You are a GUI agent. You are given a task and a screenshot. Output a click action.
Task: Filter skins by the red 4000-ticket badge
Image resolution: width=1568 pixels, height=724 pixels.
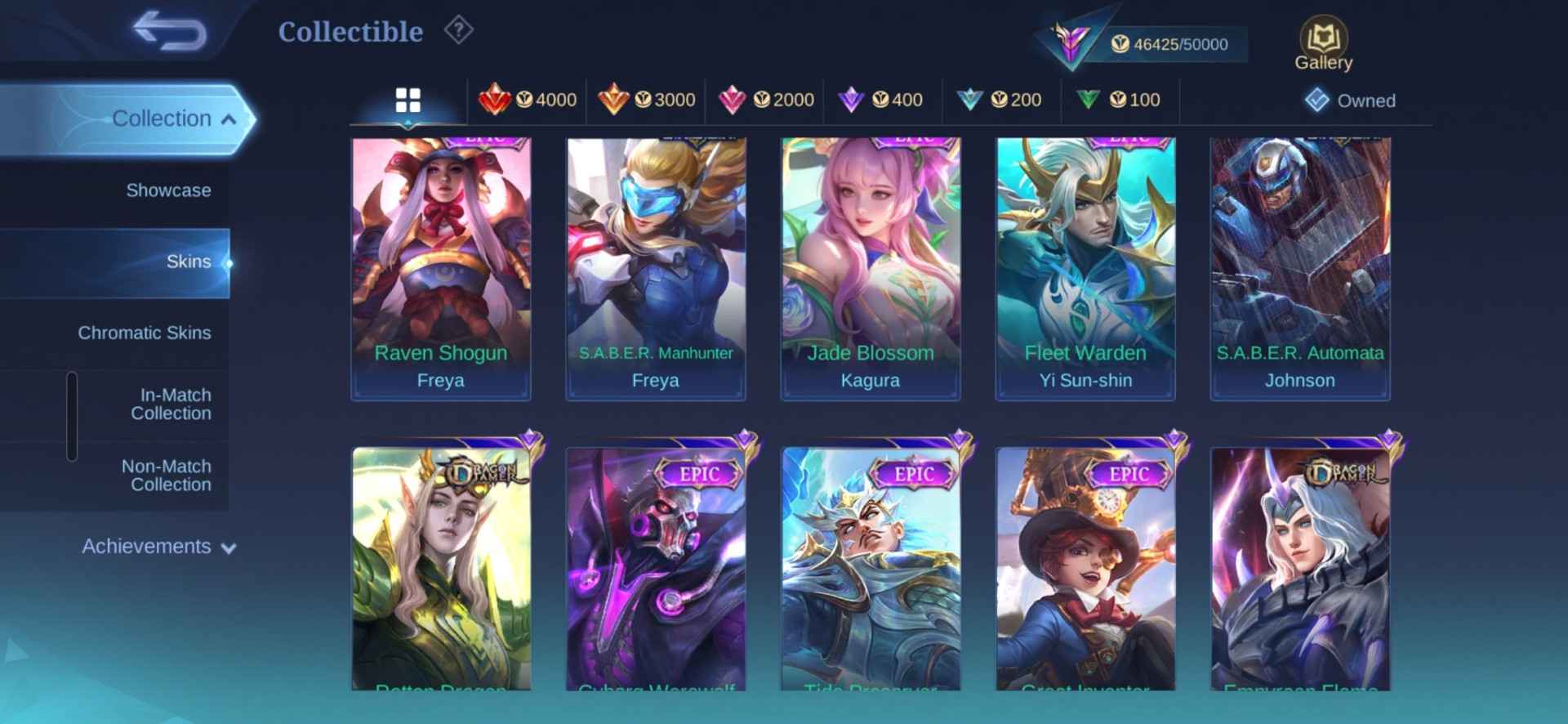528,100
